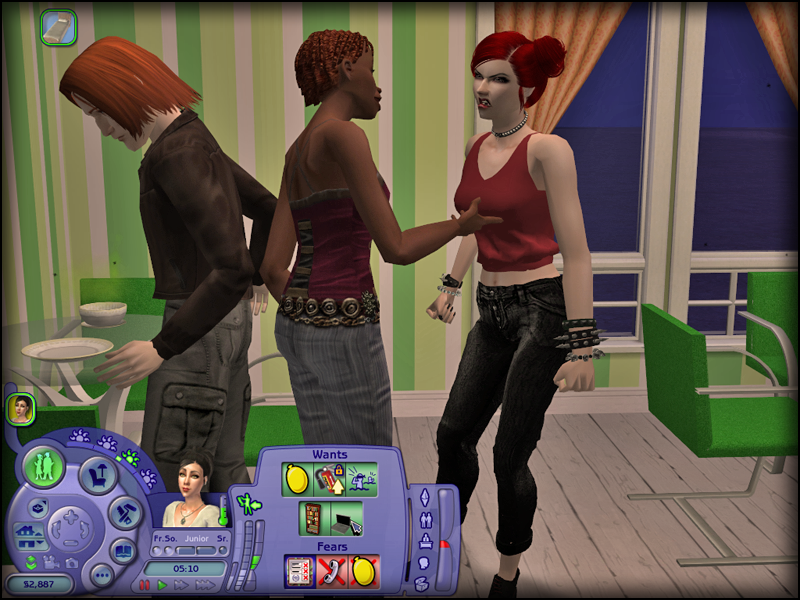
Task: Open the Relationships panel with two figures
Action: (423, 520)
